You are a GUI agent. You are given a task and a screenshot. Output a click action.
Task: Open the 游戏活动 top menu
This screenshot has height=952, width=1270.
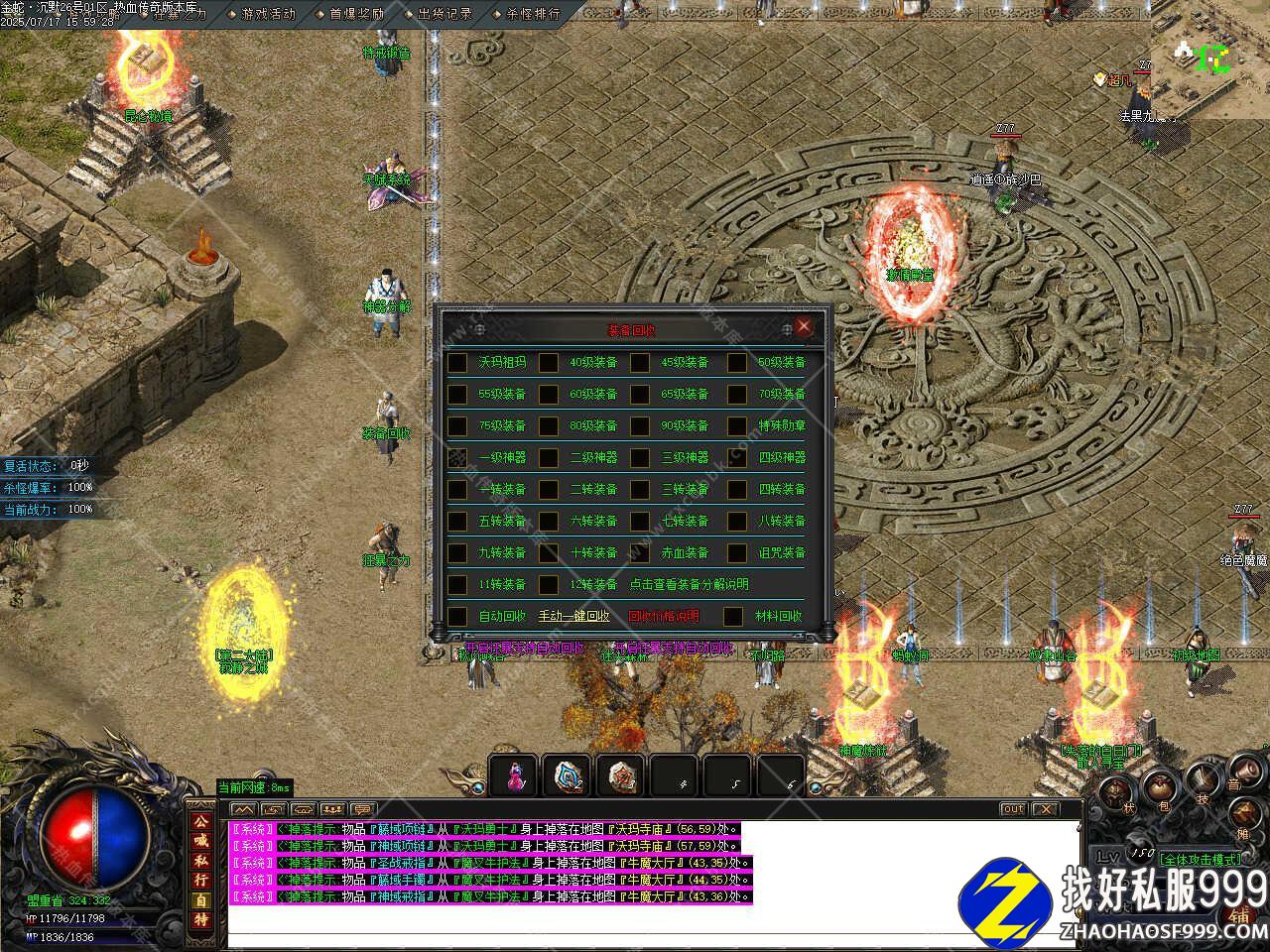click(x=266, y=14)
